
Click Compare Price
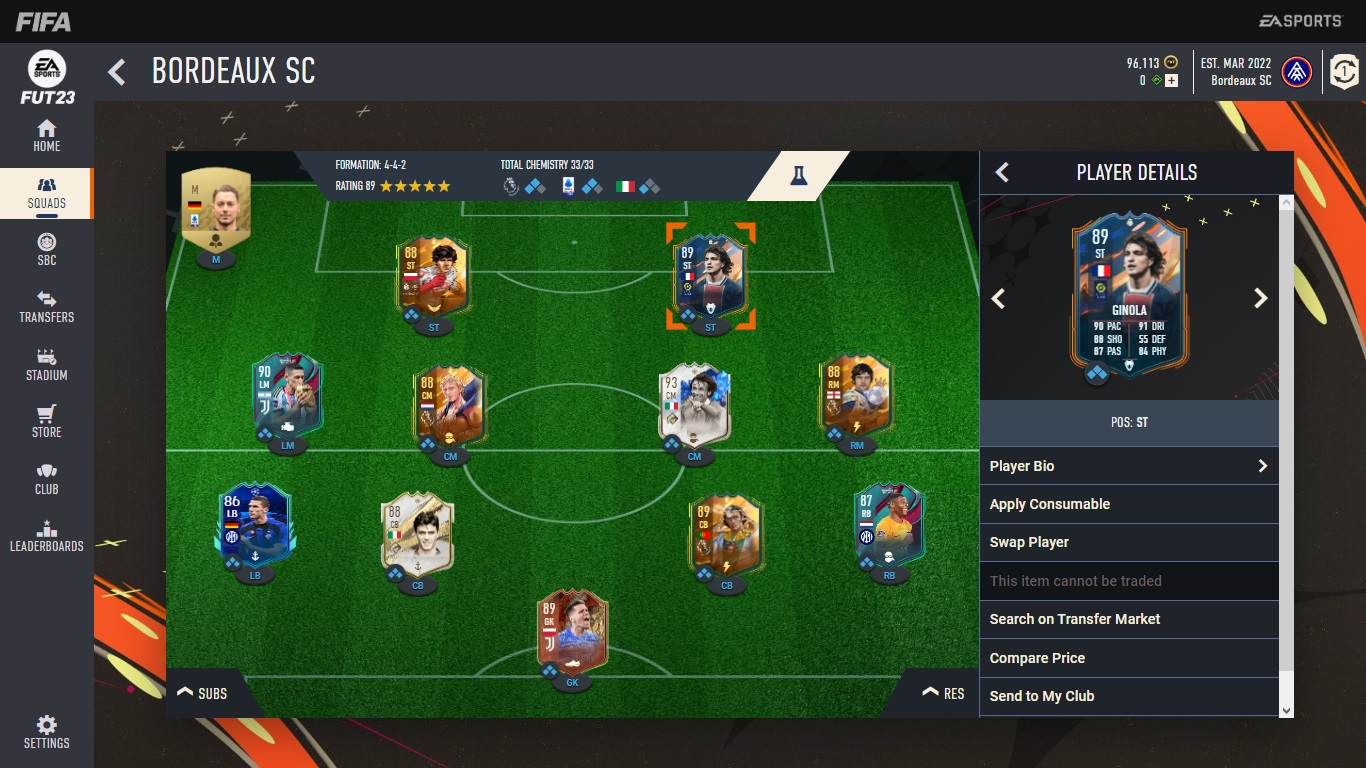(1129, 658)
